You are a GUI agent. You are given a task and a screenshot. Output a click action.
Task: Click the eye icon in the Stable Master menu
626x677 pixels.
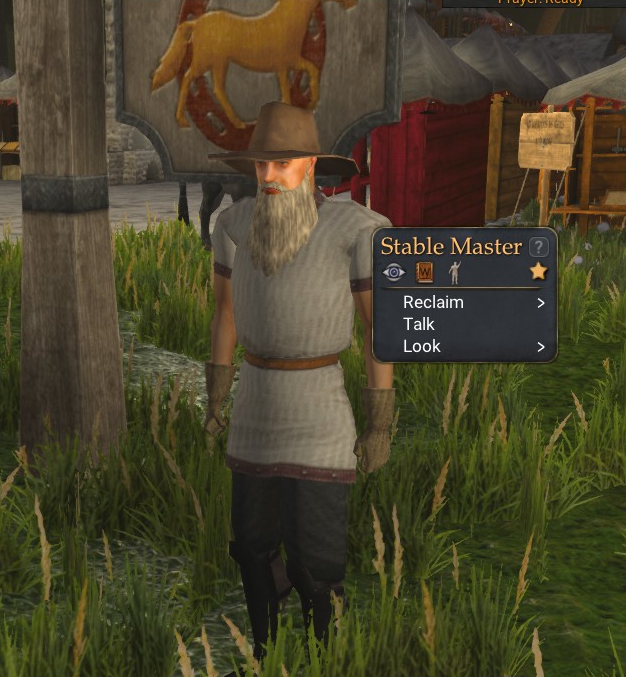coord(394,272)
